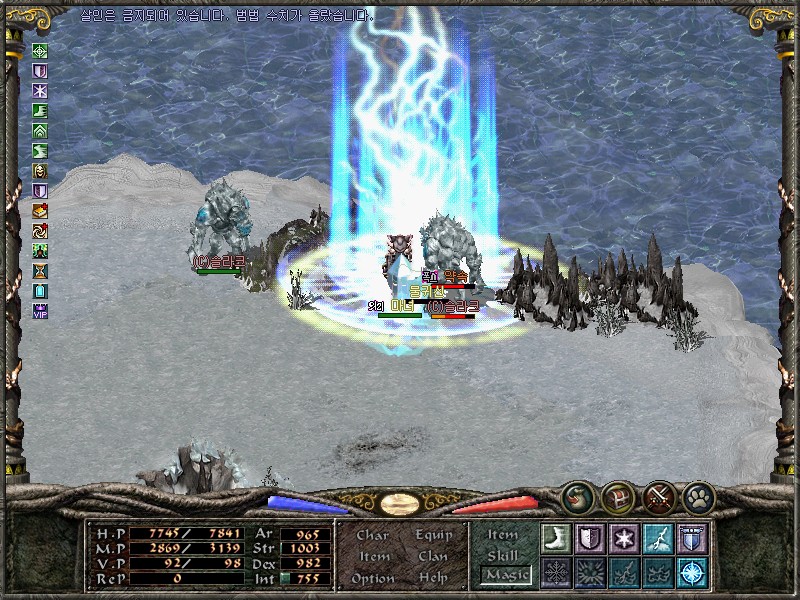Click the treasure chest round button
This screenshot has height=600, width=800.
tap(617, 496)
